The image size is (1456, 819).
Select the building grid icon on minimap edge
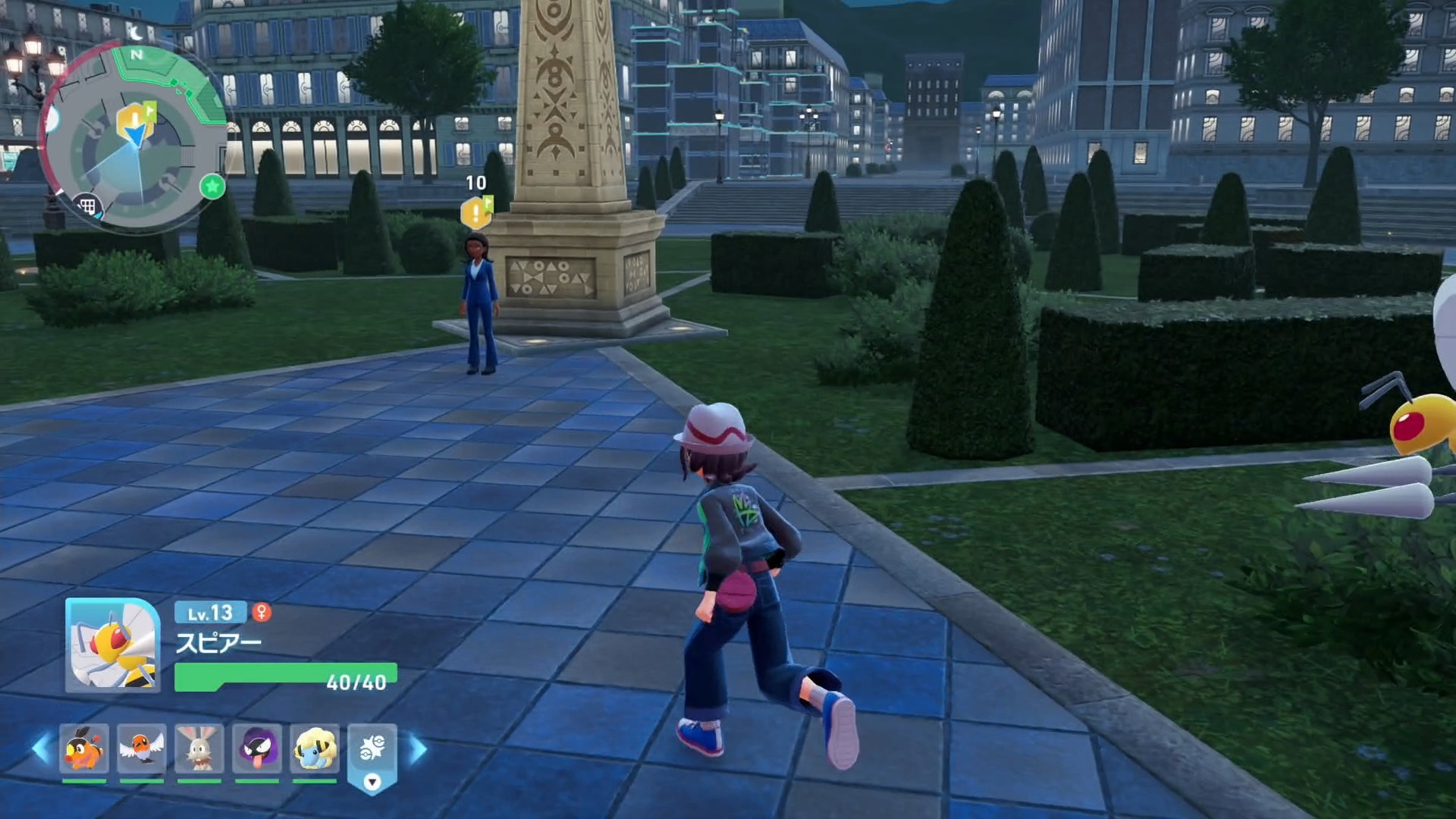pyautogui.click(x=87, y=206)
